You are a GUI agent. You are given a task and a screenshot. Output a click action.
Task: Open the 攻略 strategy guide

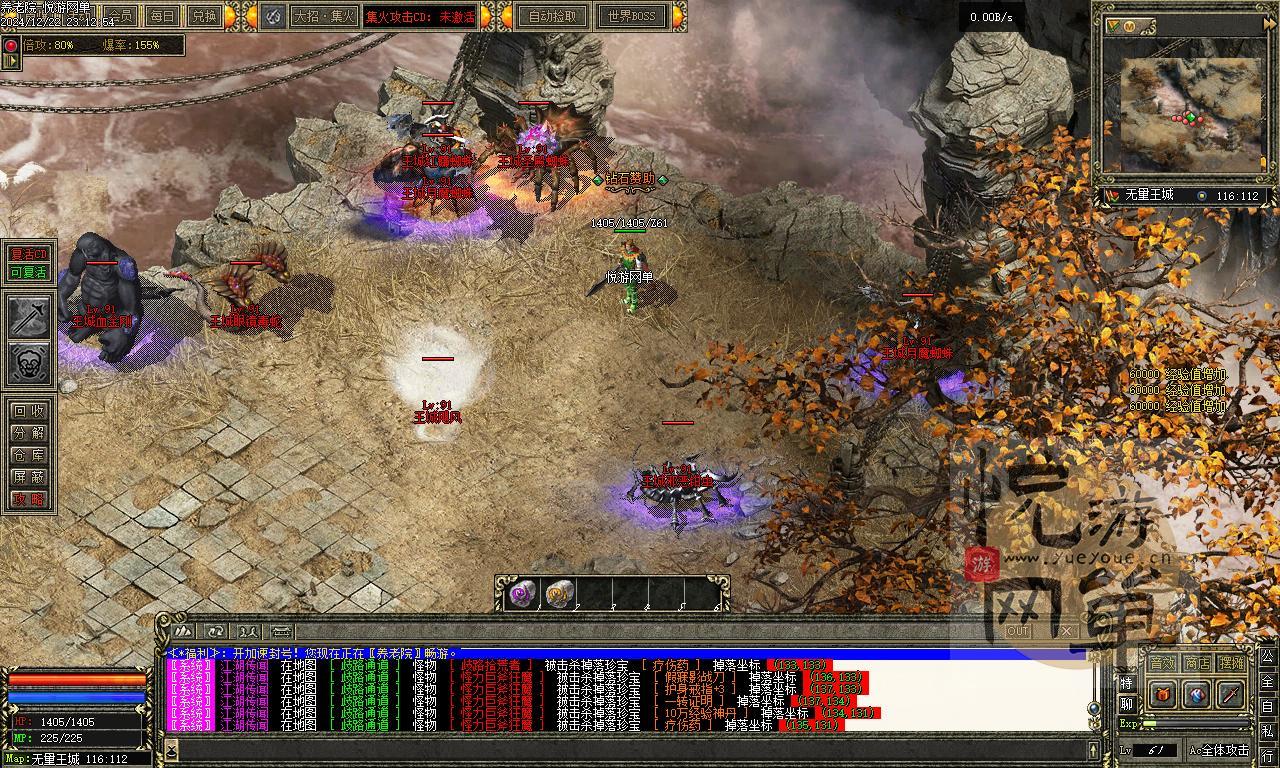click(x=29, y=499)
